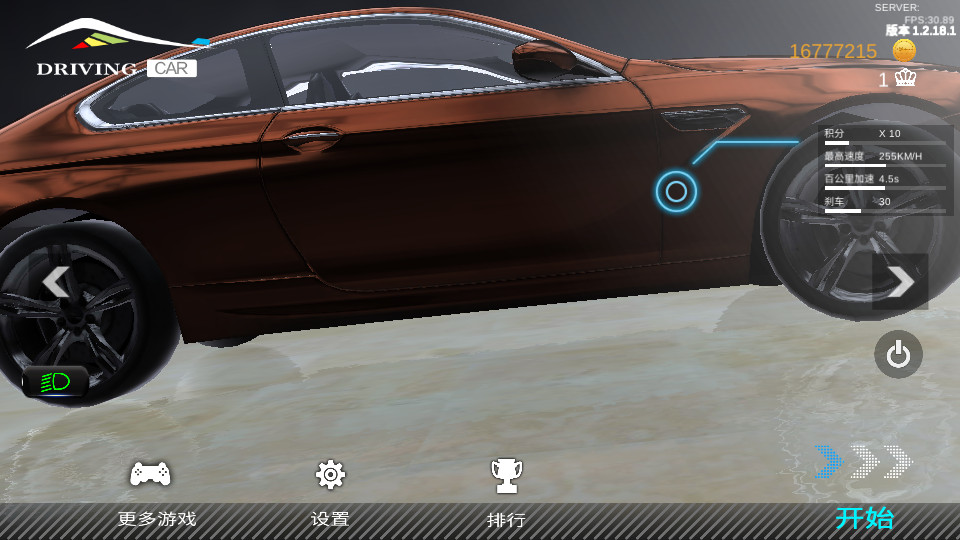
Task: Select the blue circular hotspot on the car
Action: coord(676,191)
